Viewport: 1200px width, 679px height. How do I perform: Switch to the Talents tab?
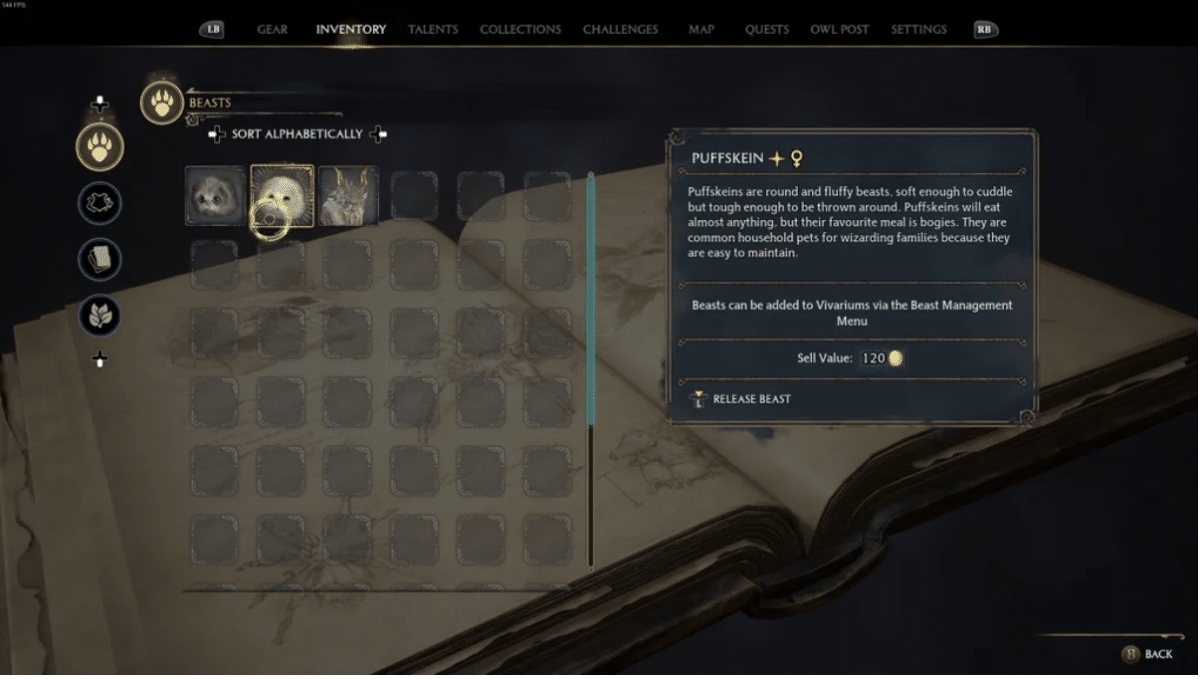(433, 29)
